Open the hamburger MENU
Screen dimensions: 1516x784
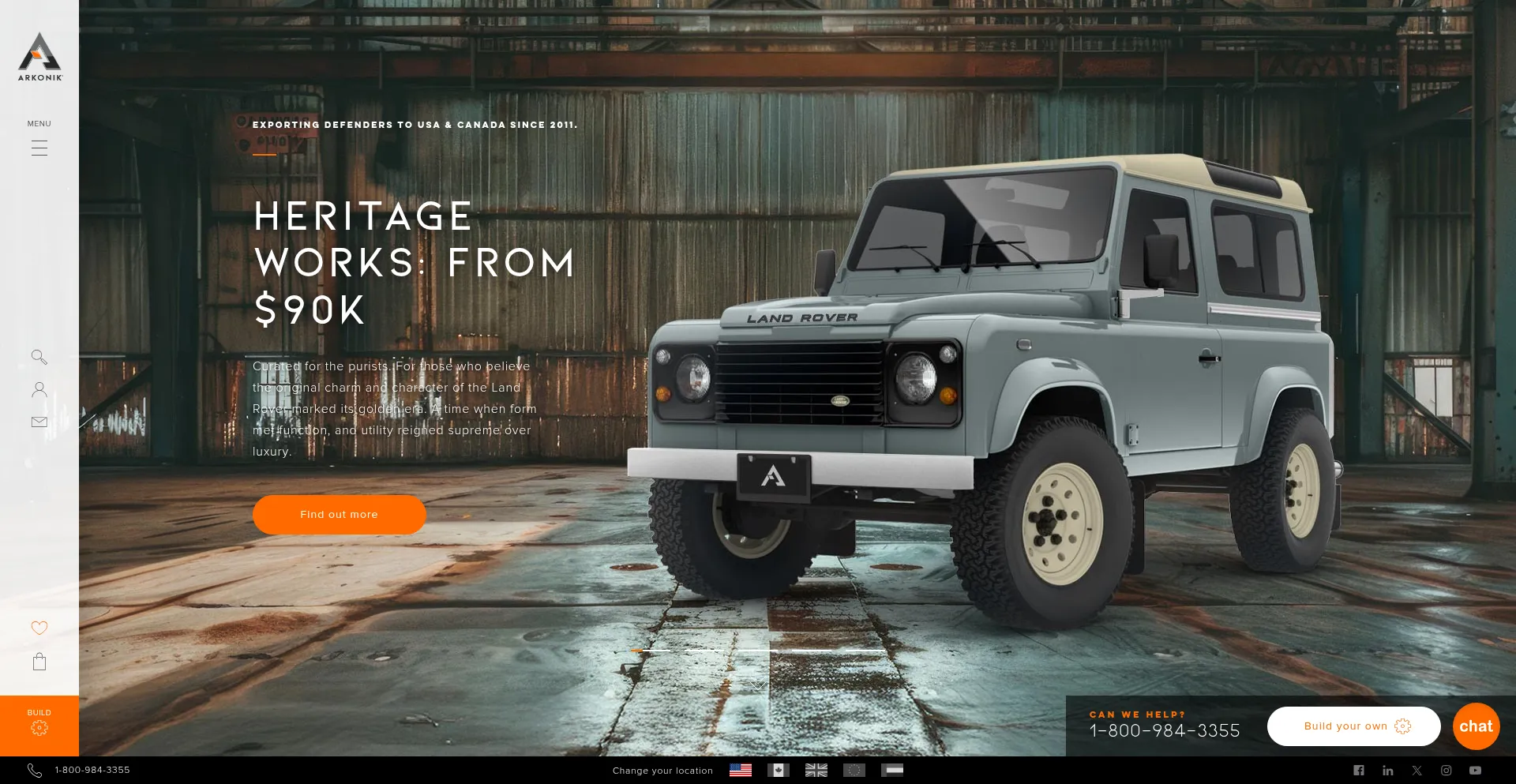point(39,147)
